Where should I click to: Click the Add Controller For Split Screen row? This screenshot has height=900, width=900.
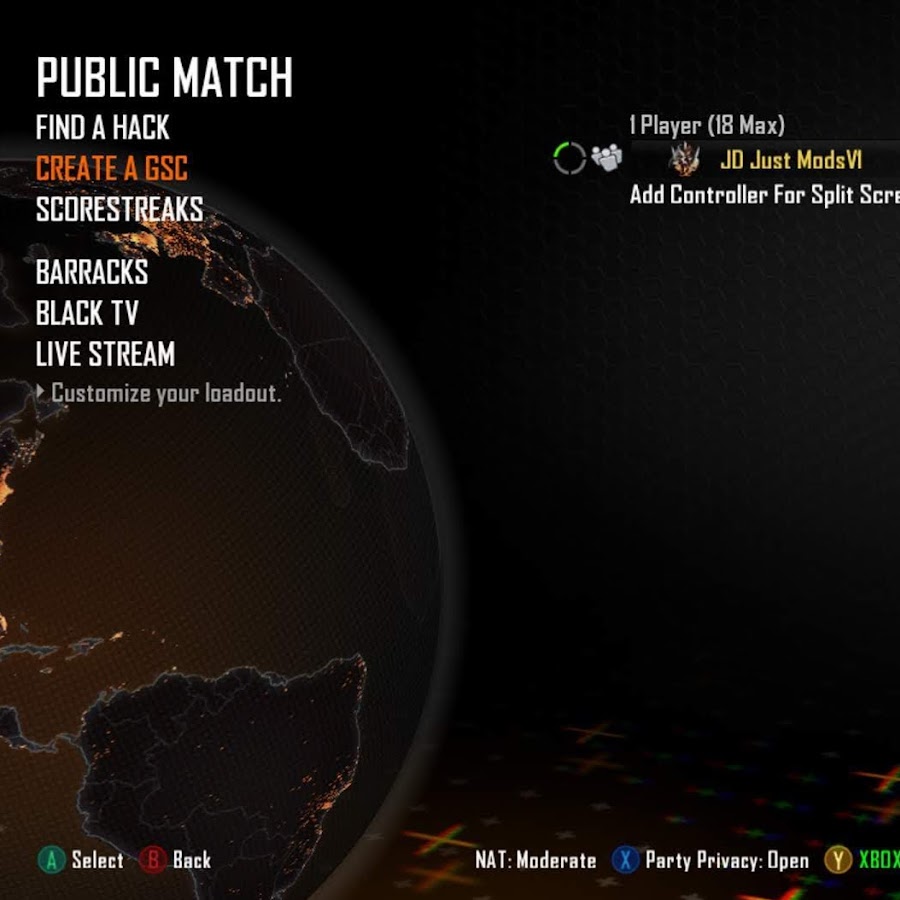click(764, 194)
